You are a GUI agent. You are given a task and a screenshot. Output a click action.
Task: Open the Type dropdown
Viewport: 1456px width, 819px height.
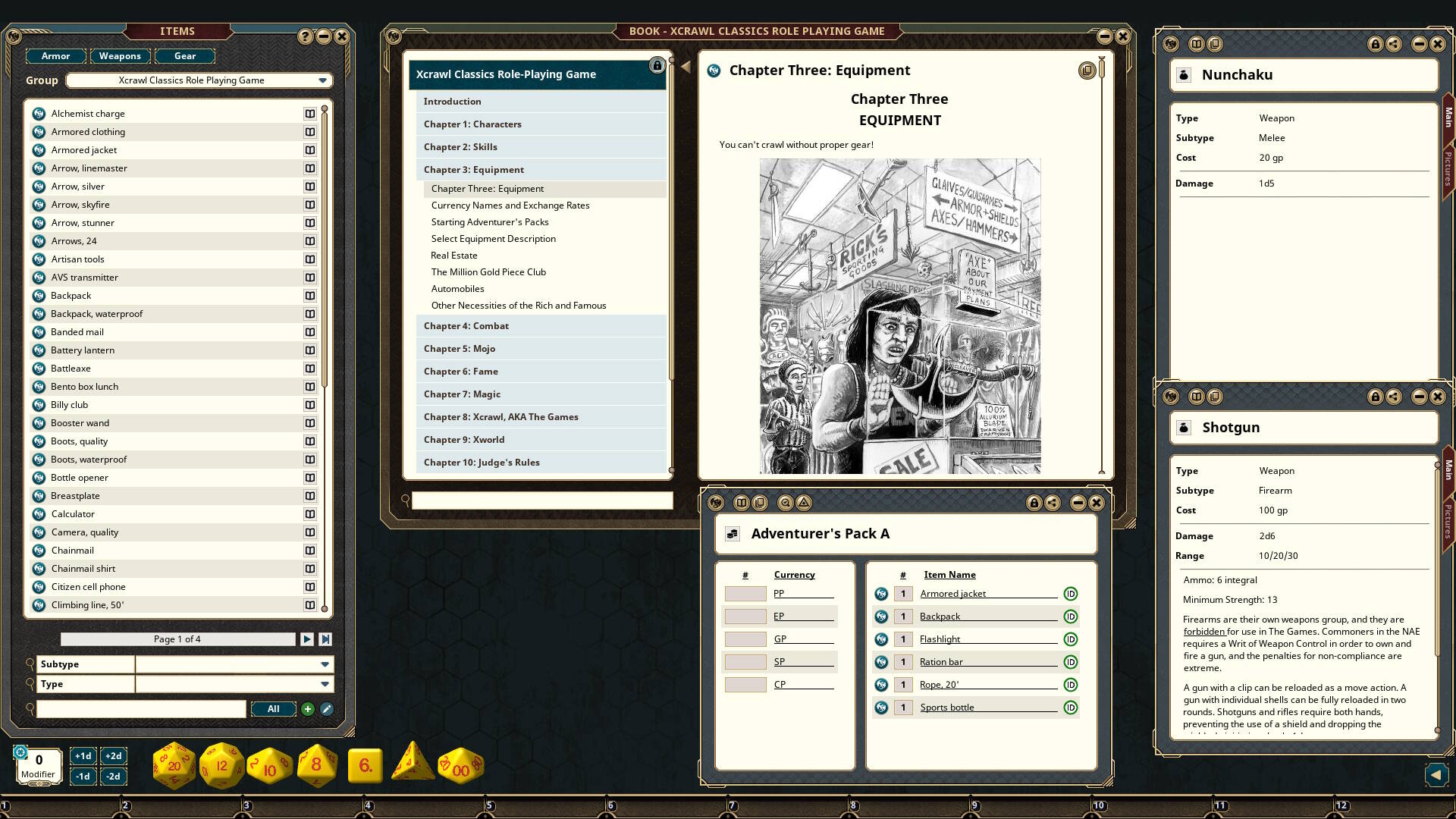coord(325,683)
